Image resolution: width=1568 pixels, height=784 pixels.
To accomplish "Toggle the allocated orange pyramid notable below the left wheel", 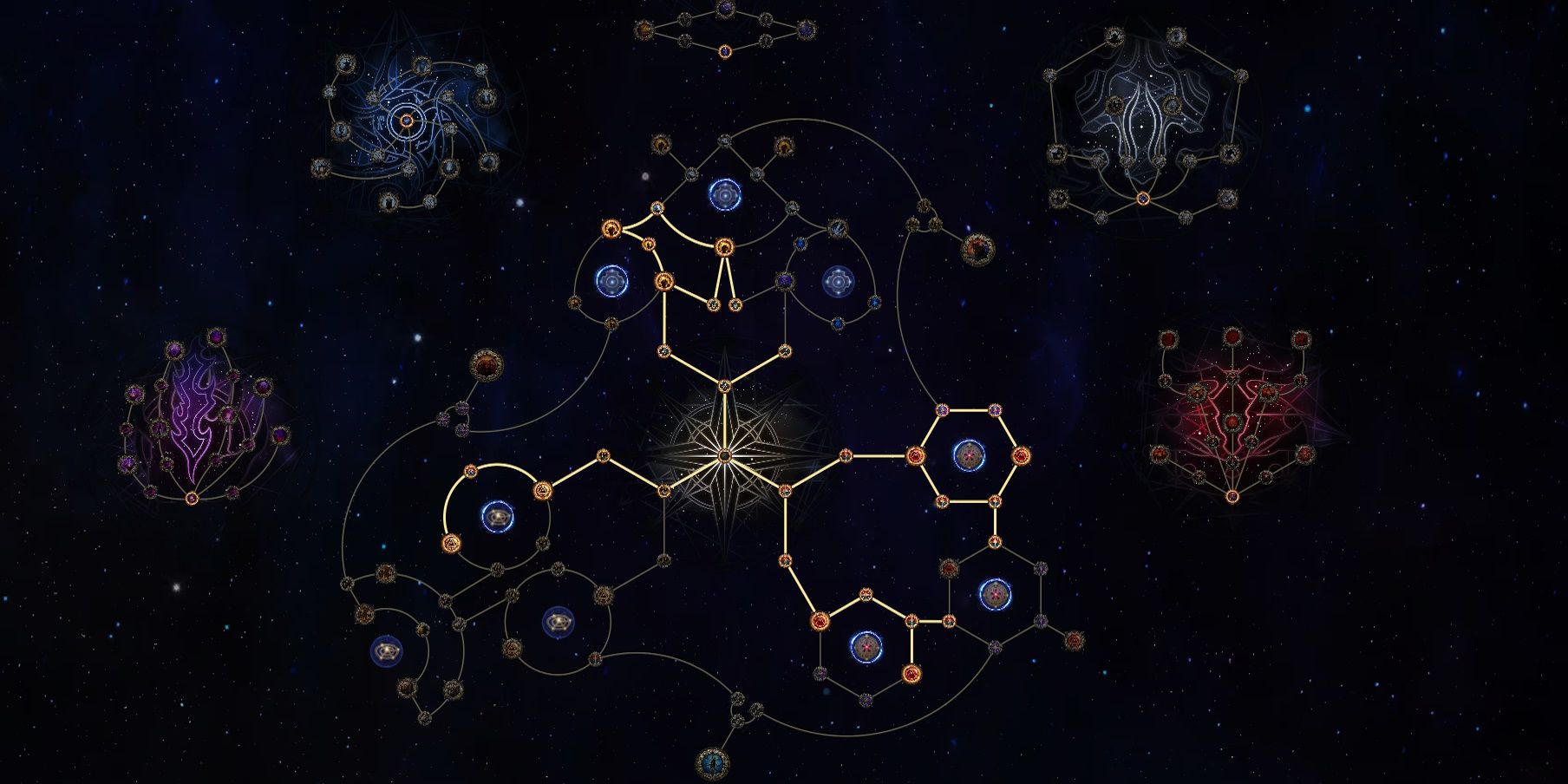I will point(453,542).
